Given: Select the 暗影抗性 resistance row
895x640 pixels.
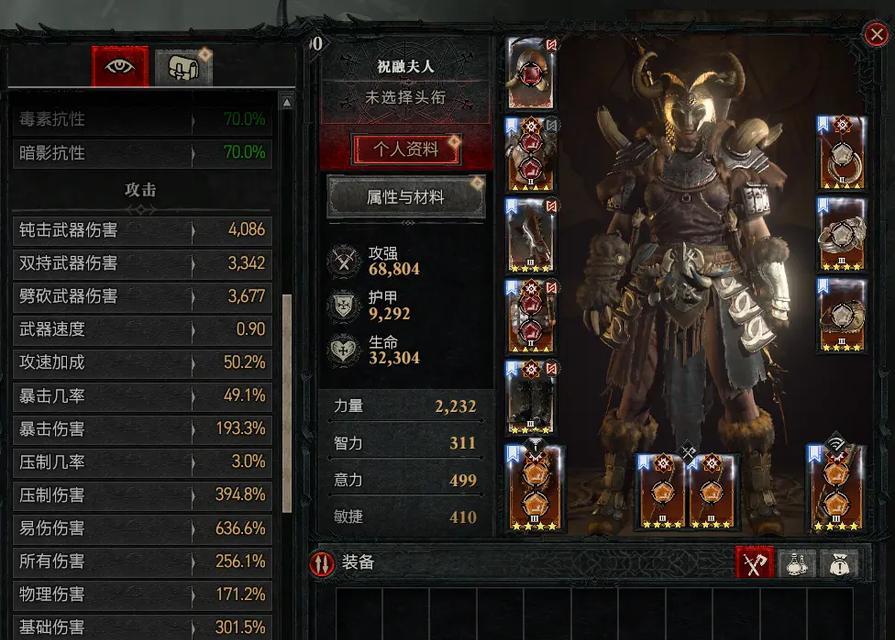Looking at the screenshot, I should click(142, 153).
